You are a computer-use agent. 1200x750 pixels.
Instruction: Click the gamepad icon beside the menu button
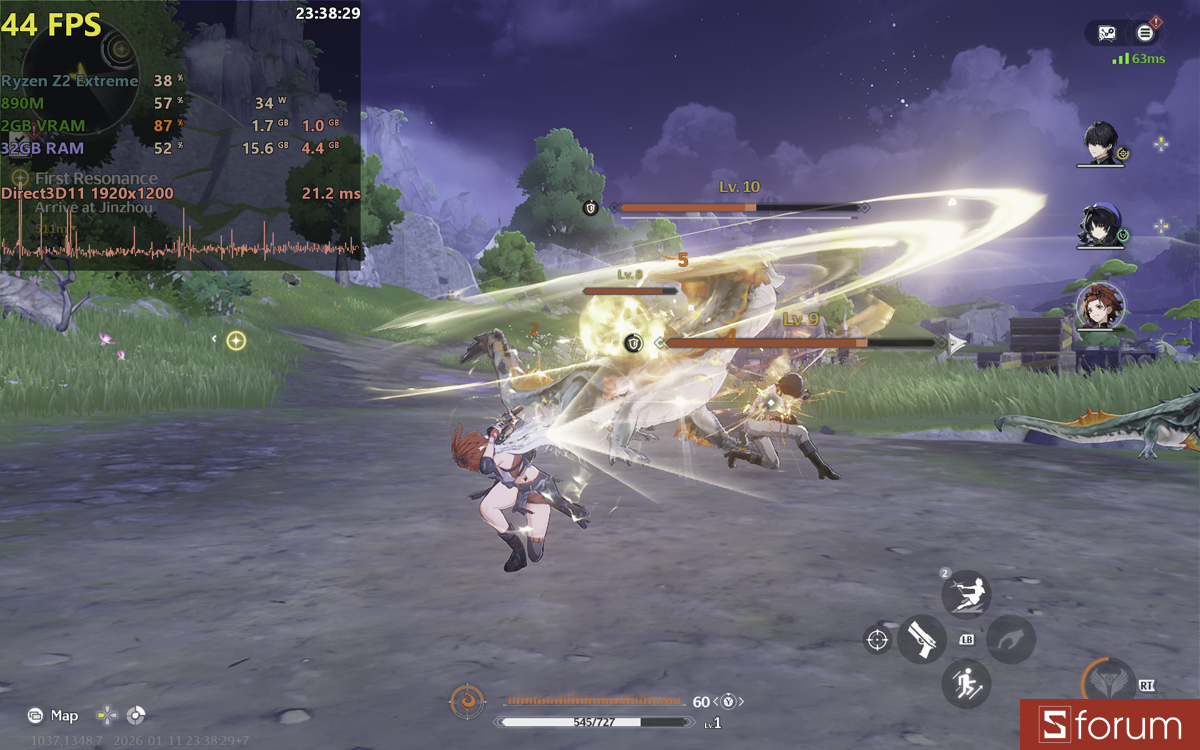coord(1107,33)
